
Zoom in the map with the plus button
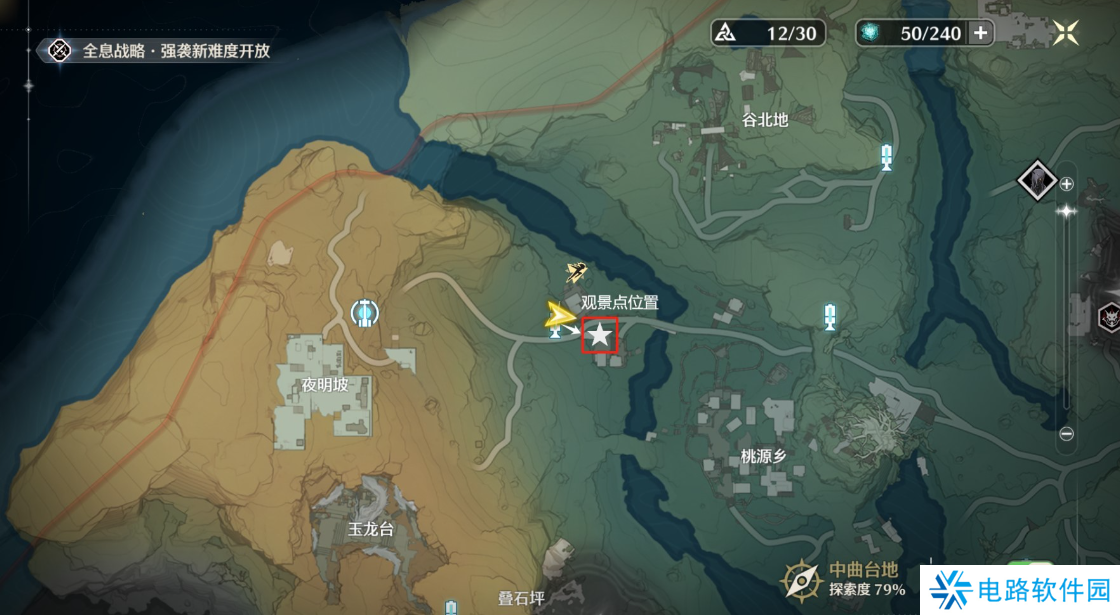pos(1067,184)
